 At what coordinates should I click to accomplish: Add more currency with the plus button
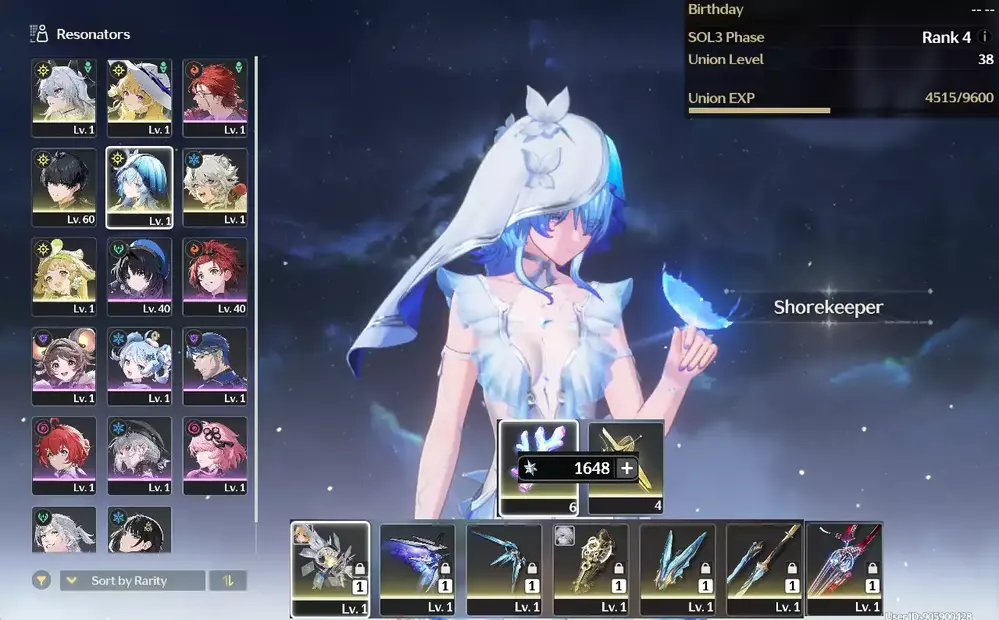click(627, 468)
